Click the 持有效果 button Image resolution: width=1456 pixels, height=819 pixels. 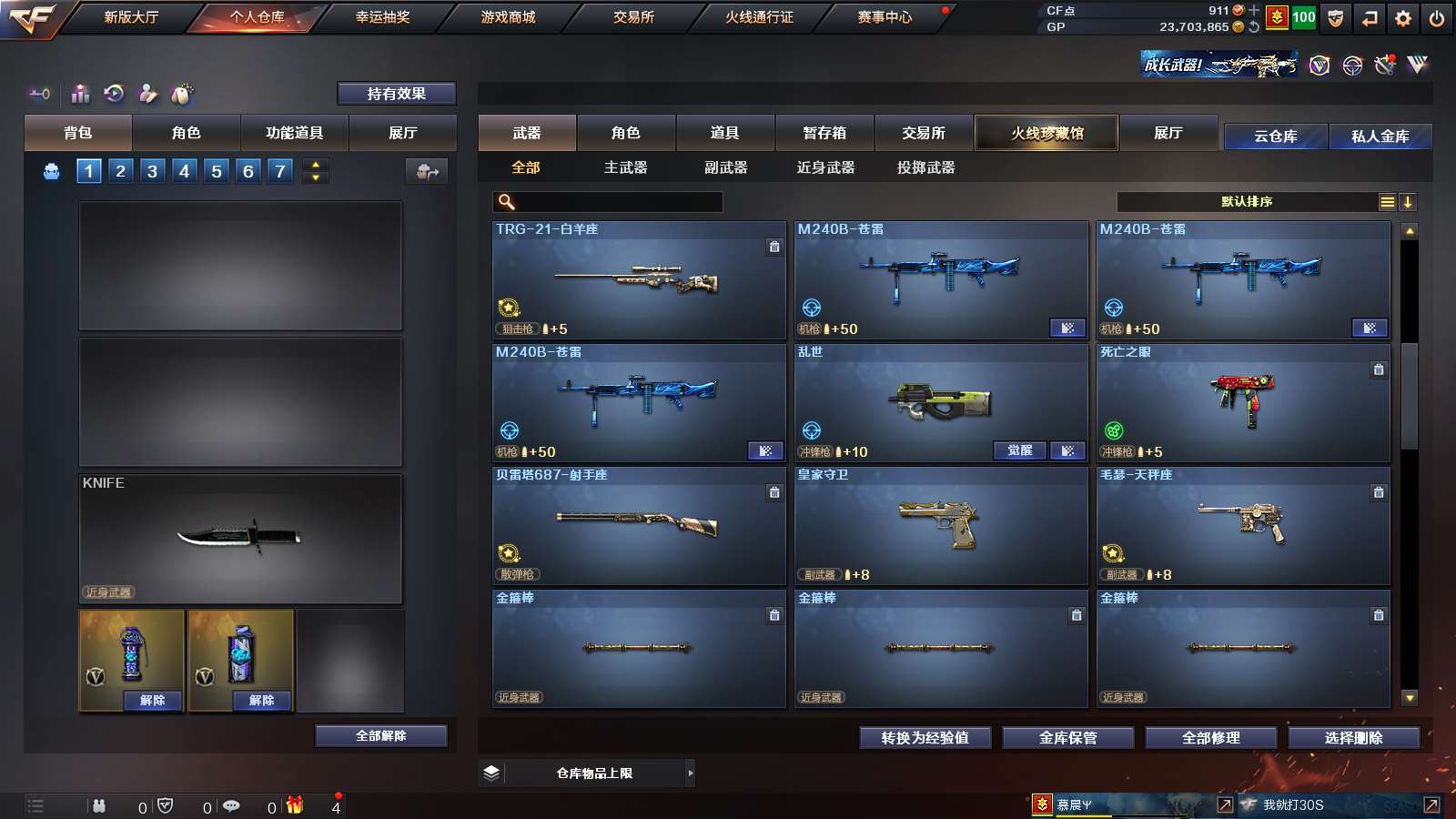tap(396, 94)
